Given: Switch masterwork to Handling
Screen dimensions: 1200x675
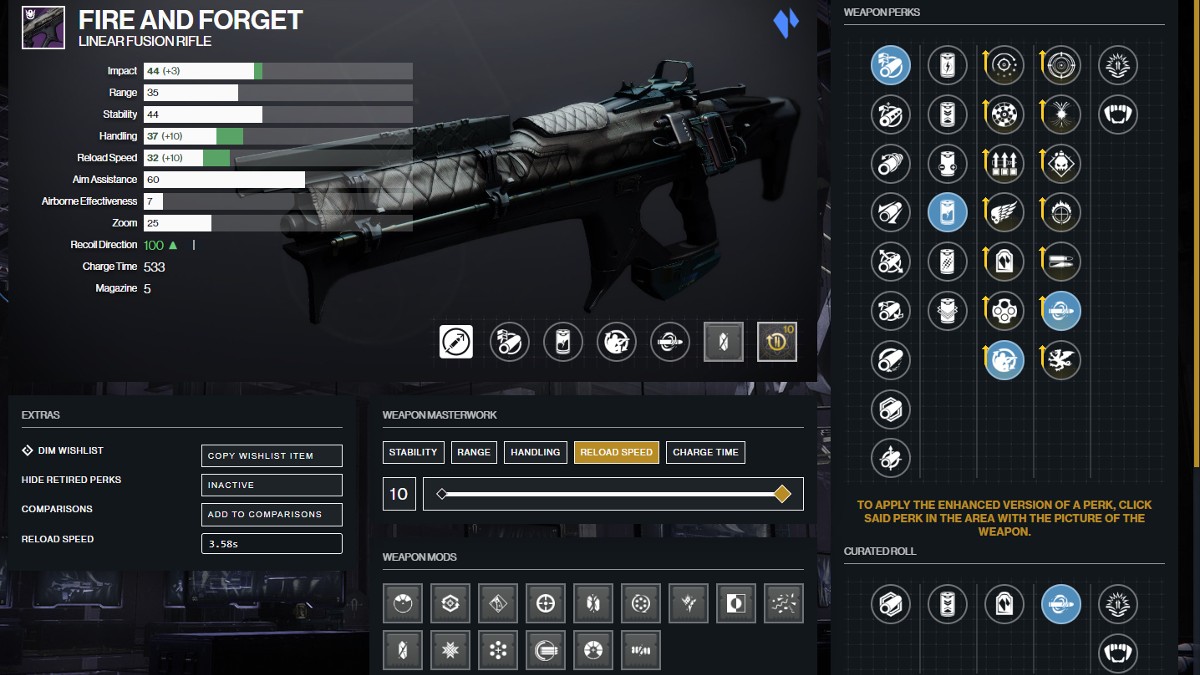Looking at the screenshot, I should (535, 452).
